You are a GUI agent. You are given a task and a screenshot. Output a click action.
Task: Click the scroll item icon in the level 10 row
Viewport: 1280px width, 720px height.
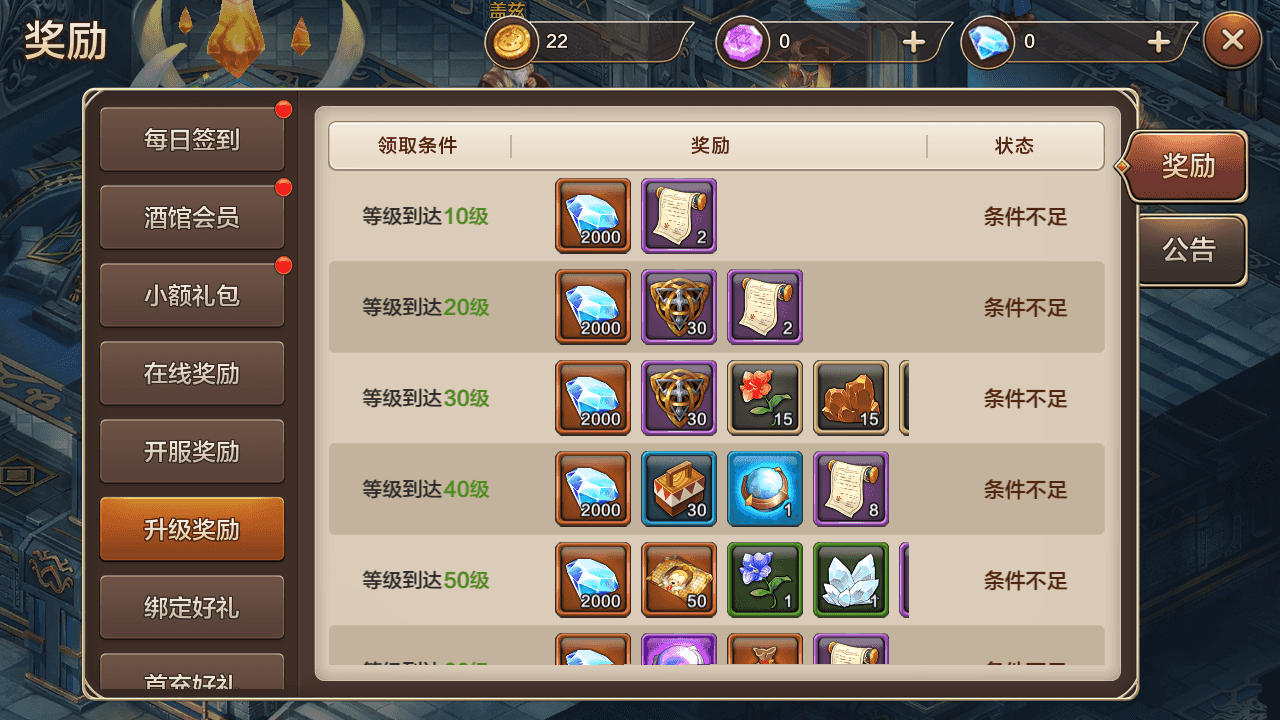click(679, 216)
